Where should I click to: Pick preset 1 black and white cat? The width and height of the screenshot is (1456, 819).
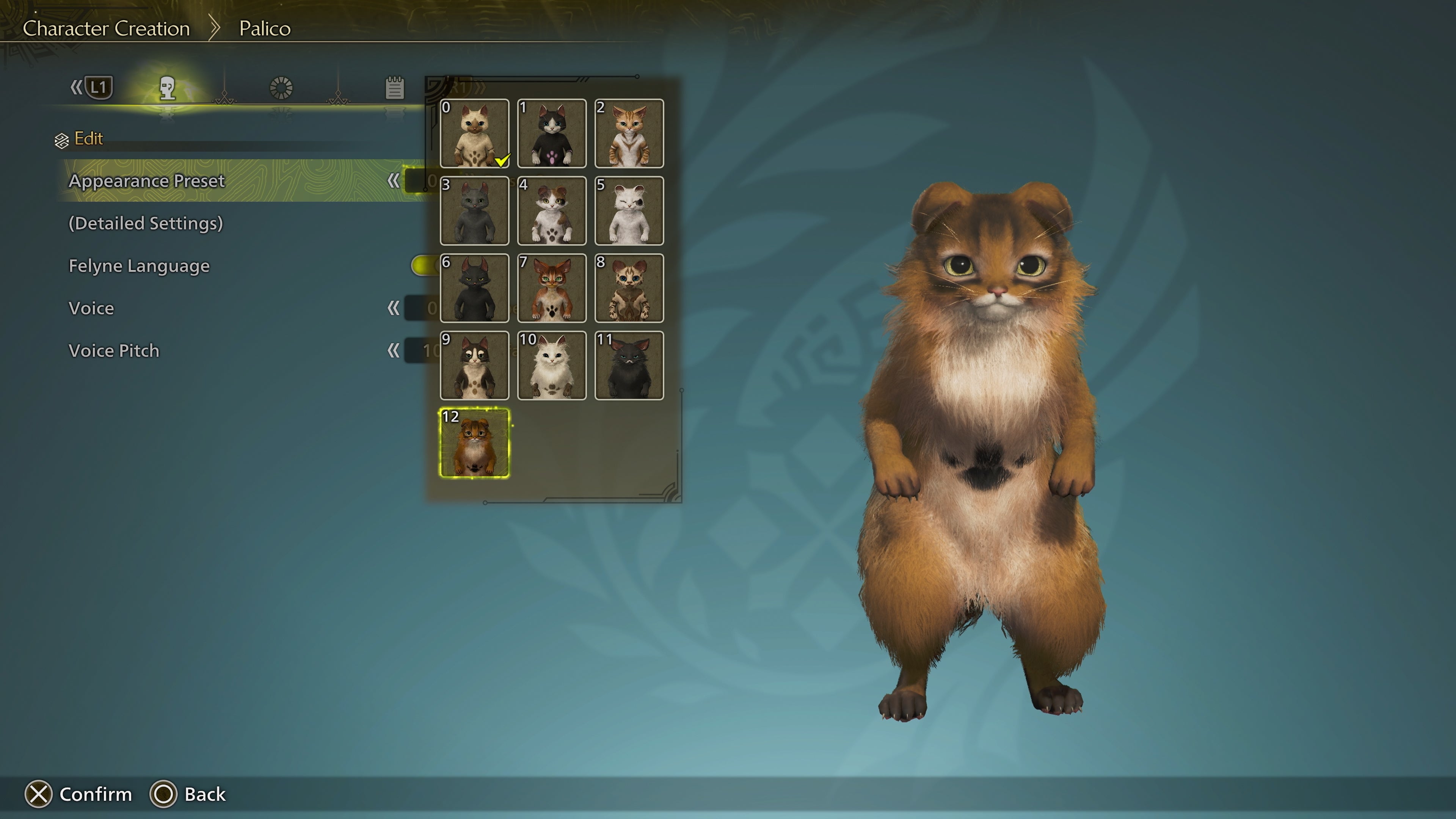click(x=552, y=133)
